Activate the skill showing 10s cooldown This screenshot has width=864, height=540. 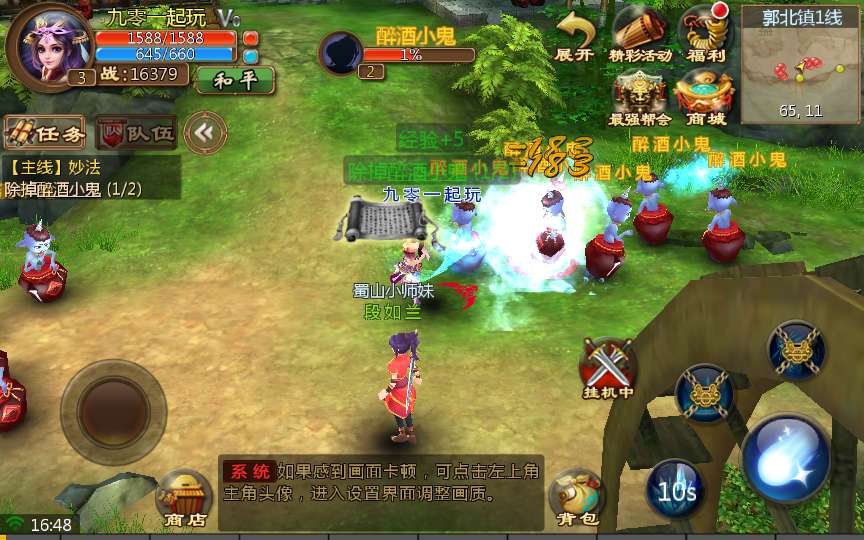676,490
